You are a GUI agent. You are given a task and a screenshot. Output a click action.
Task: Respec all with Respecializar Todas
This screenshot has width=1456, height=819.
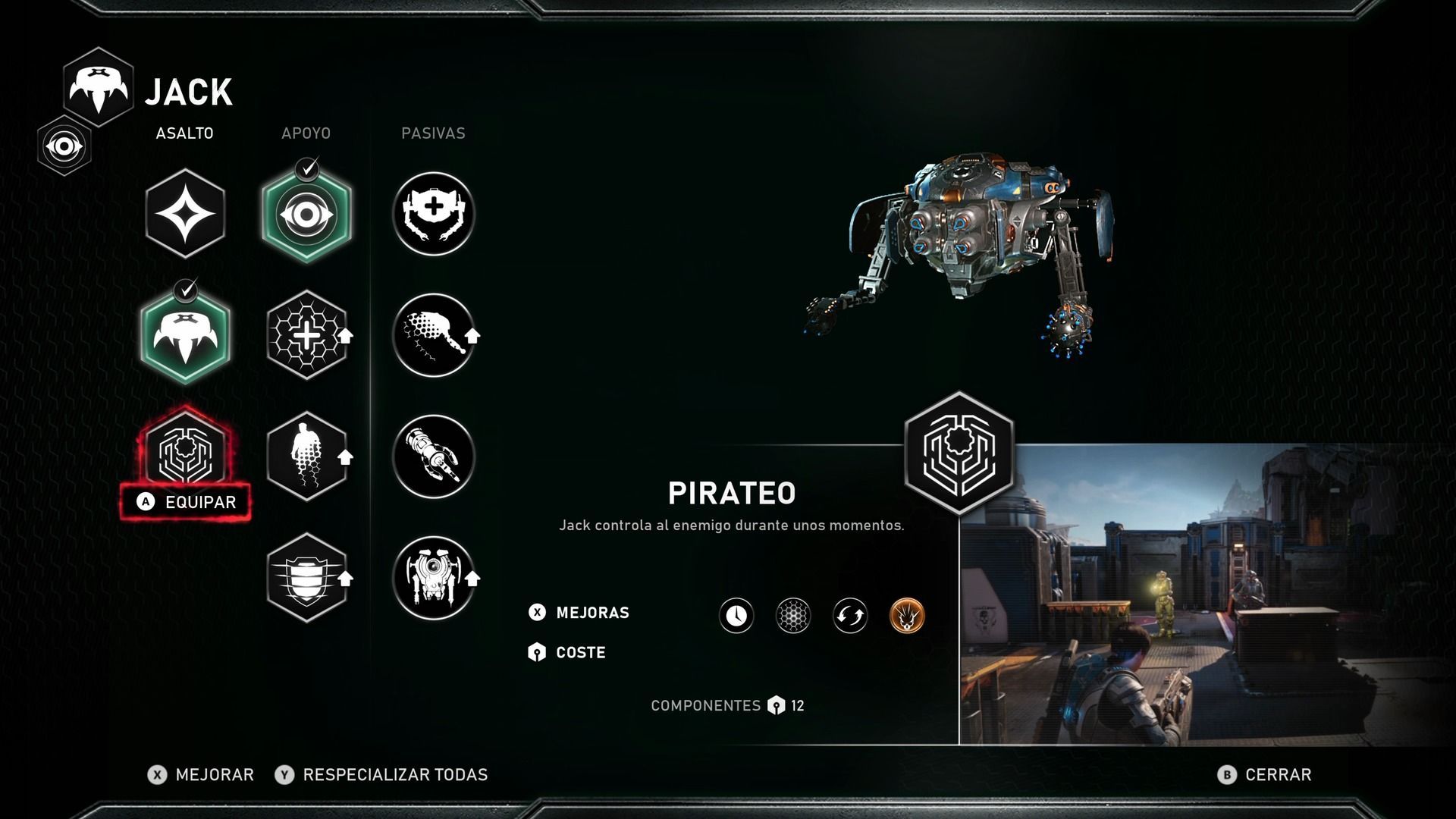pos(381,774)
